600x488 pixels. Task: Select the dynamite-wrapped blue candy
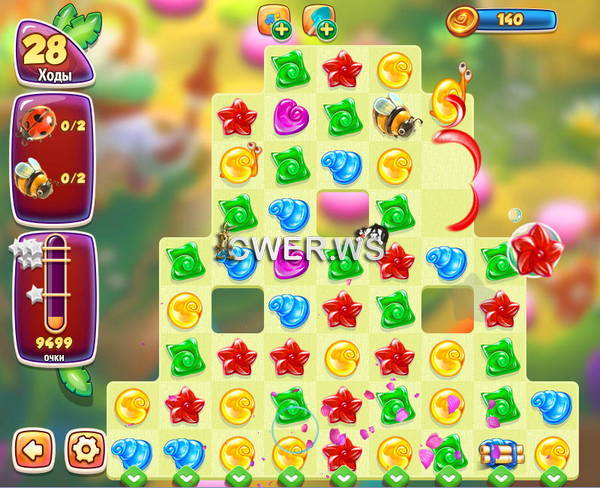[497, 451]
